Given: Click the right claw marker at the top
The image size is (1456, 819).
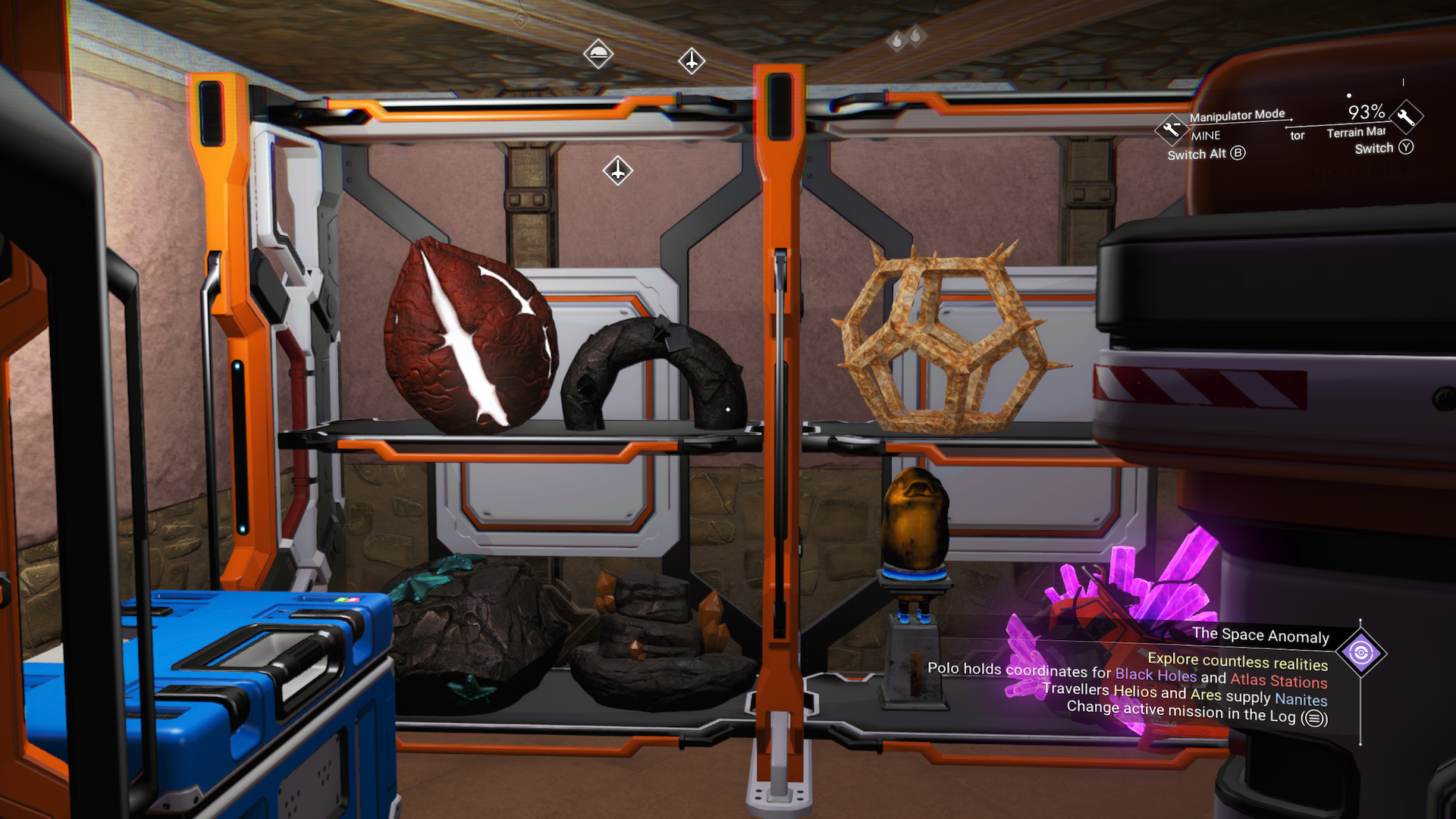Looking at the screenshot, I should click(x=916, y=36).
